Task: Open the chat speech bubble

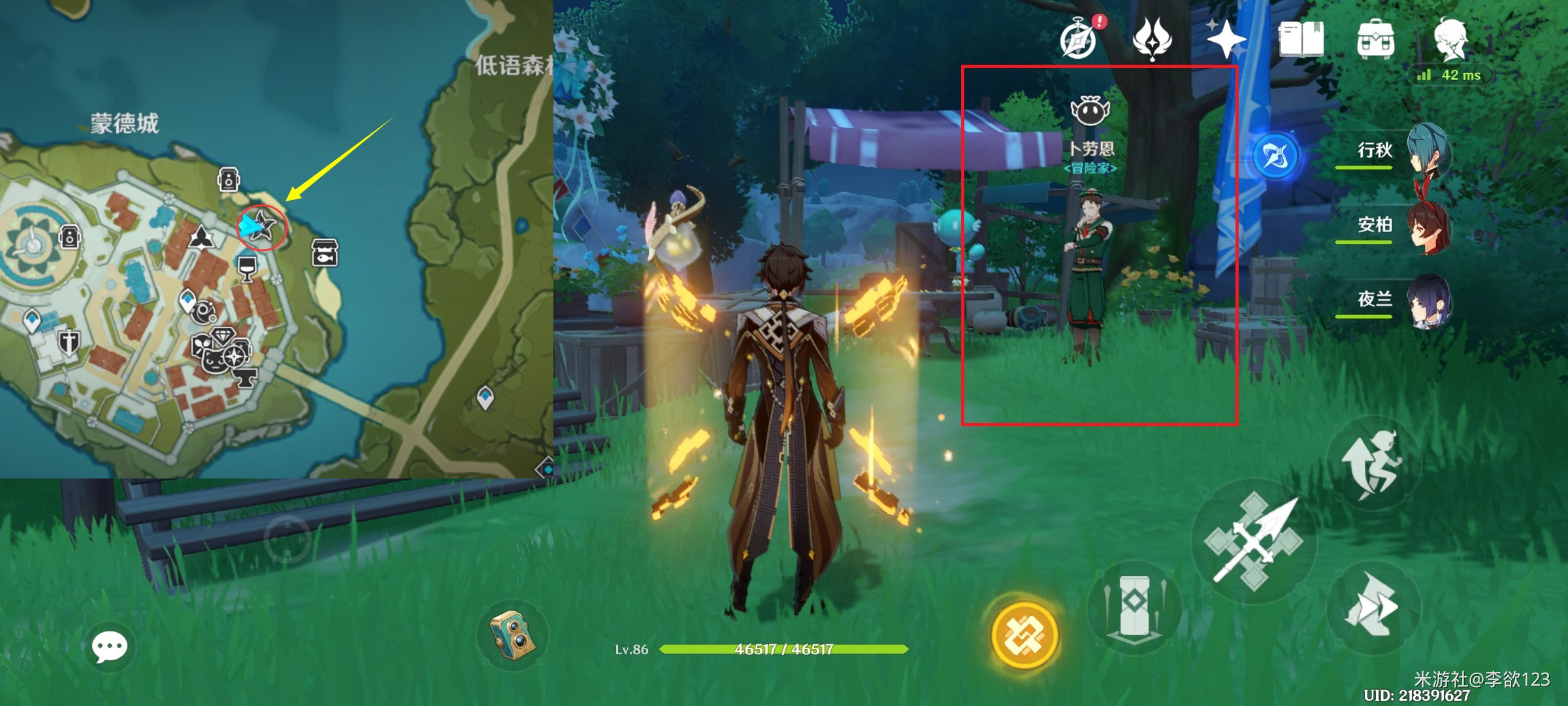Action: tap(109, 647)
